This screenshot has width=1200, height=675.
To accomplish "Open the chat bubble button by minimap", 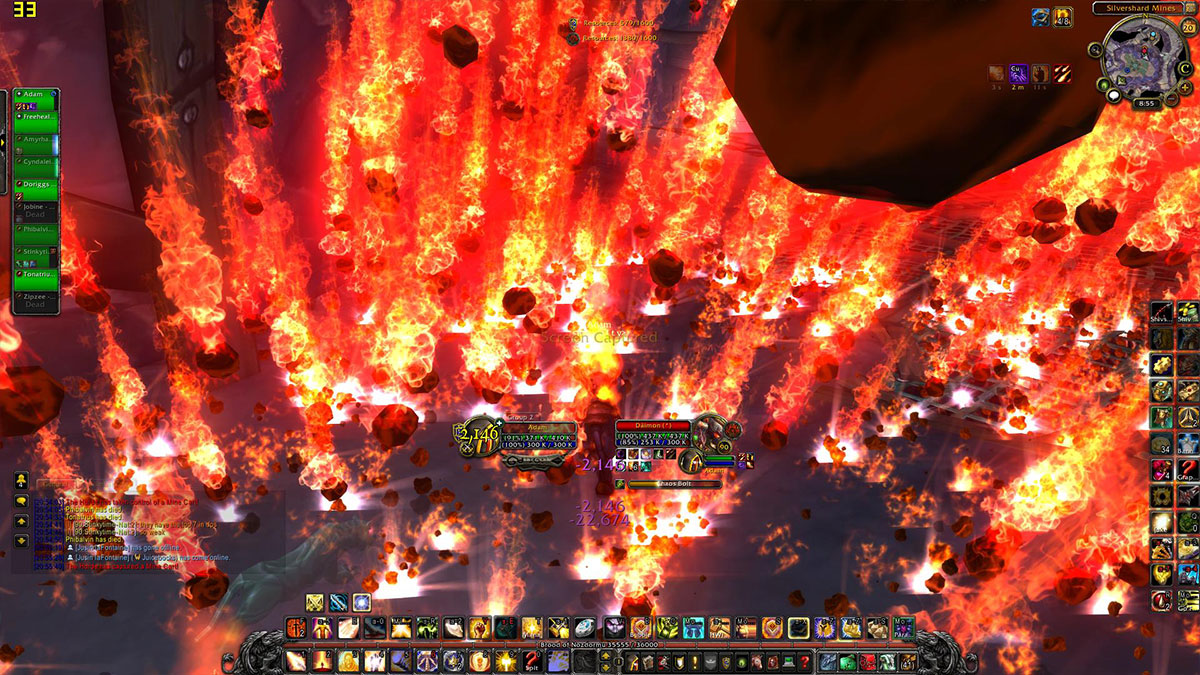I will [x=1112, y=94].
